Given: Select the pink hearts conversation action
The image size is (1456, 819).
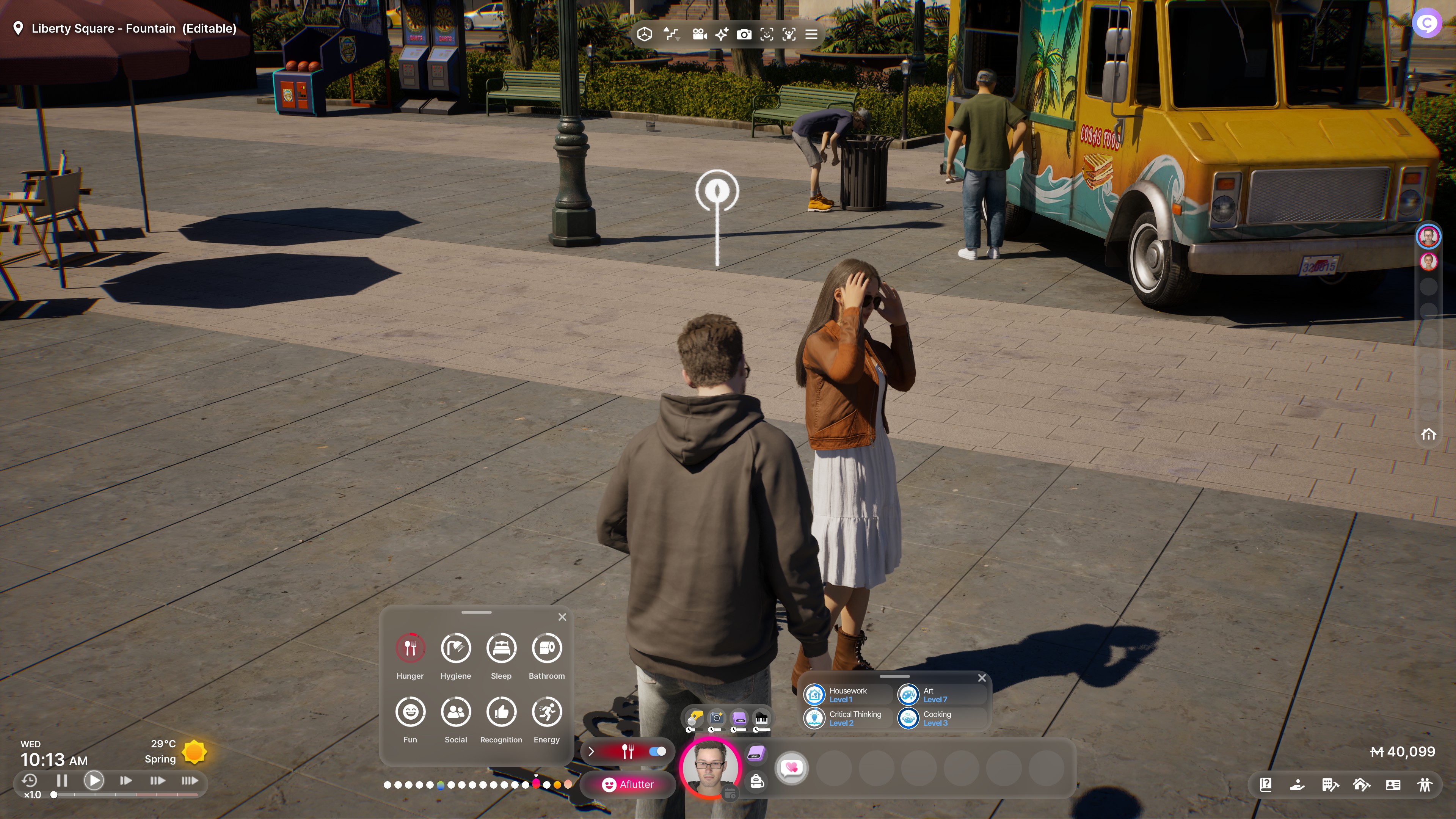Looking at the screenshot, I should [x=791, y=767].
